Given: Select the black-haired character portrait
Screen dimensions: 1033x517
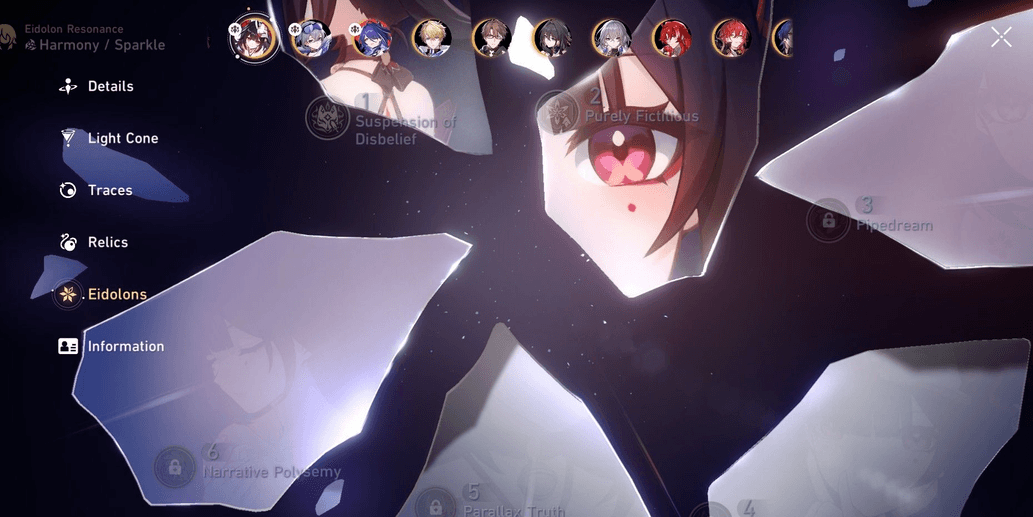Looking at the screenshot, I should pos(552,39).
